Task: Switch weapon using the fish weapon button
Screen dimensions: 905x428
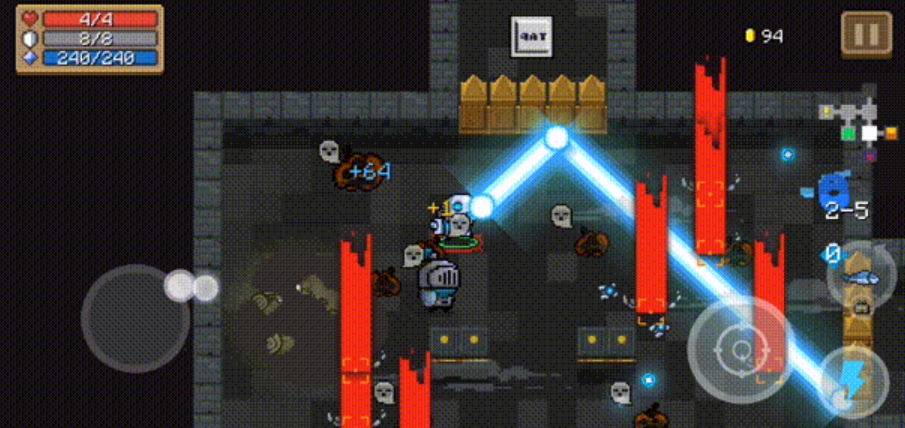Action: (858, 268)
